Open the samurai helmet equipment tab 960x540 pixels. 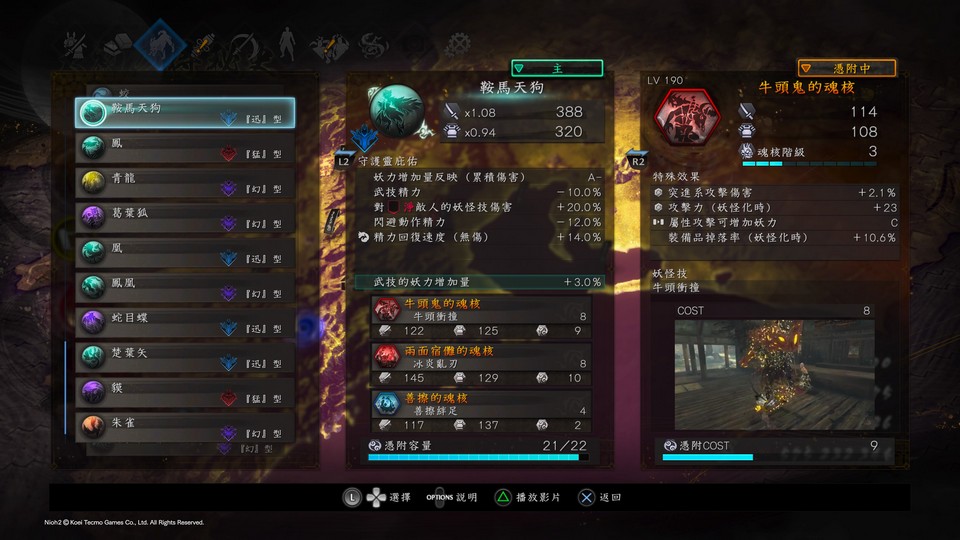point(75,45)
